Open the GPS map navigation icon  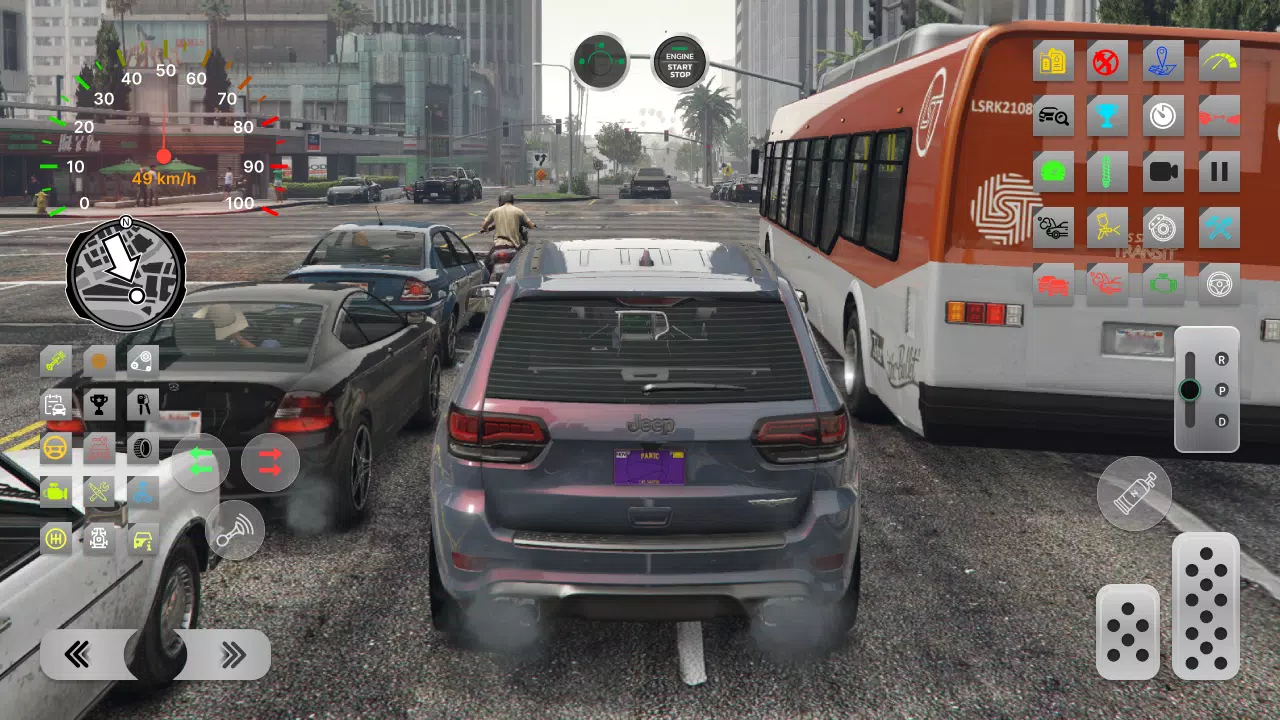pos(1163,62)
